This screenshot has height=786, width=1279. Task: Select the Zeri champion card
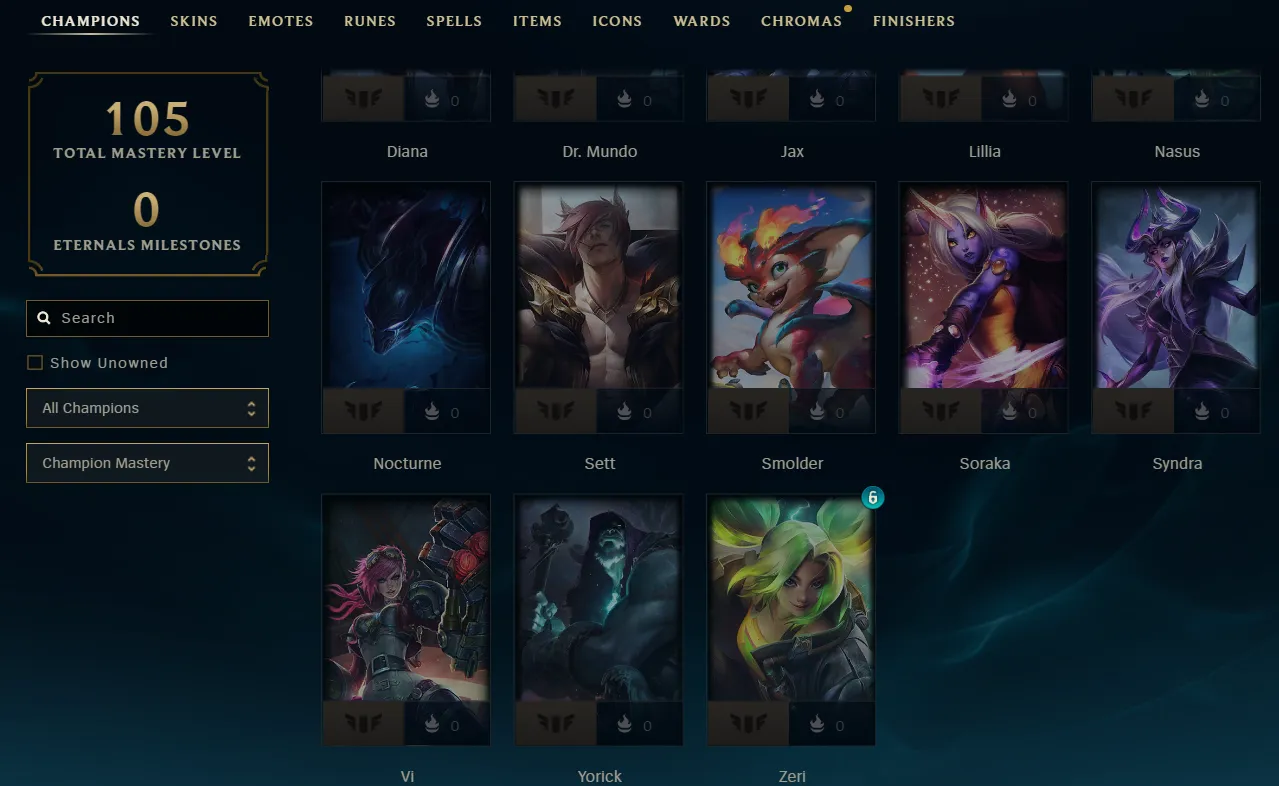[791, 600]
